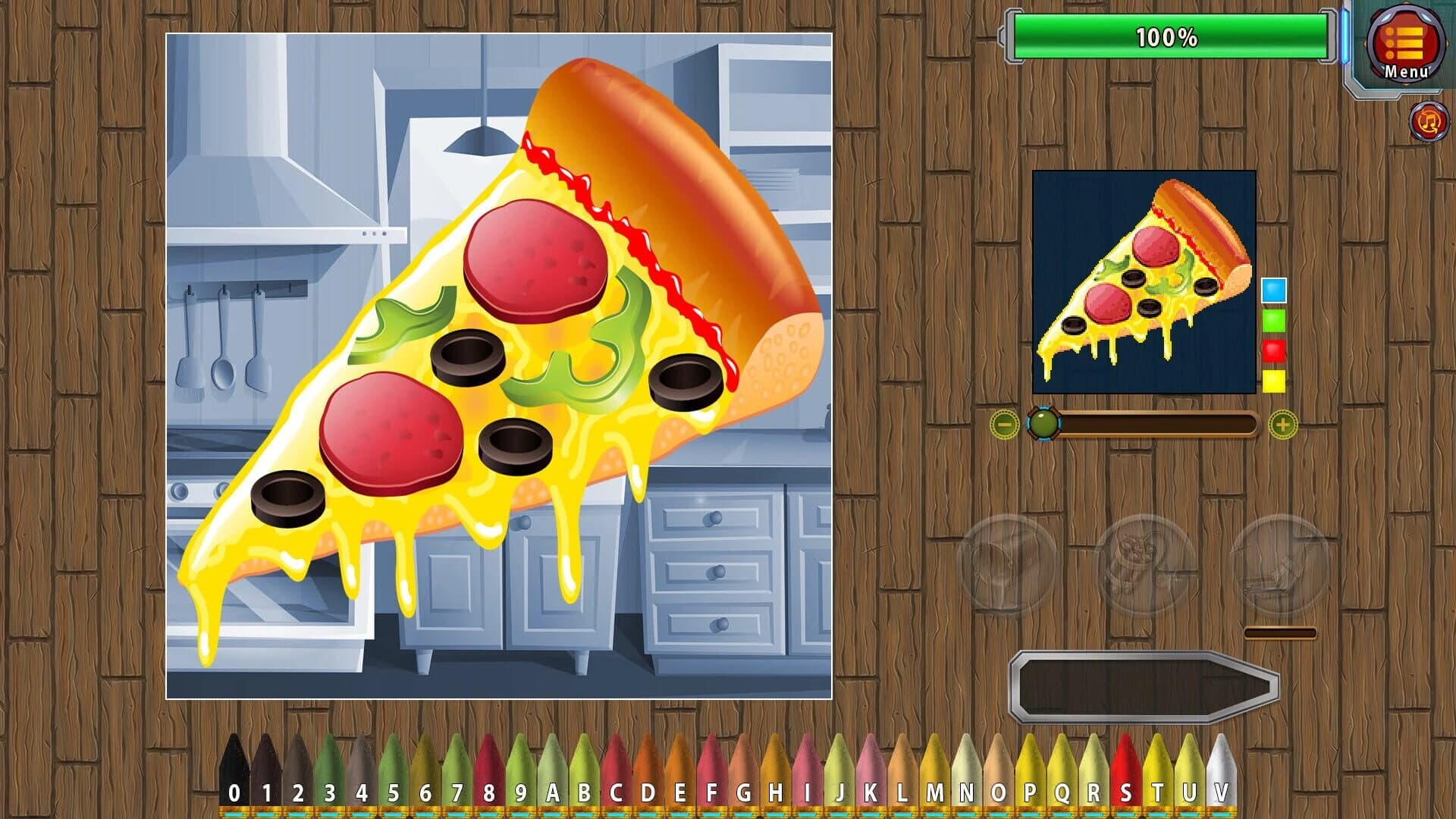Activate the red color swatch
Screen dimensions: 1456x819
click(x=1275, y=352)
